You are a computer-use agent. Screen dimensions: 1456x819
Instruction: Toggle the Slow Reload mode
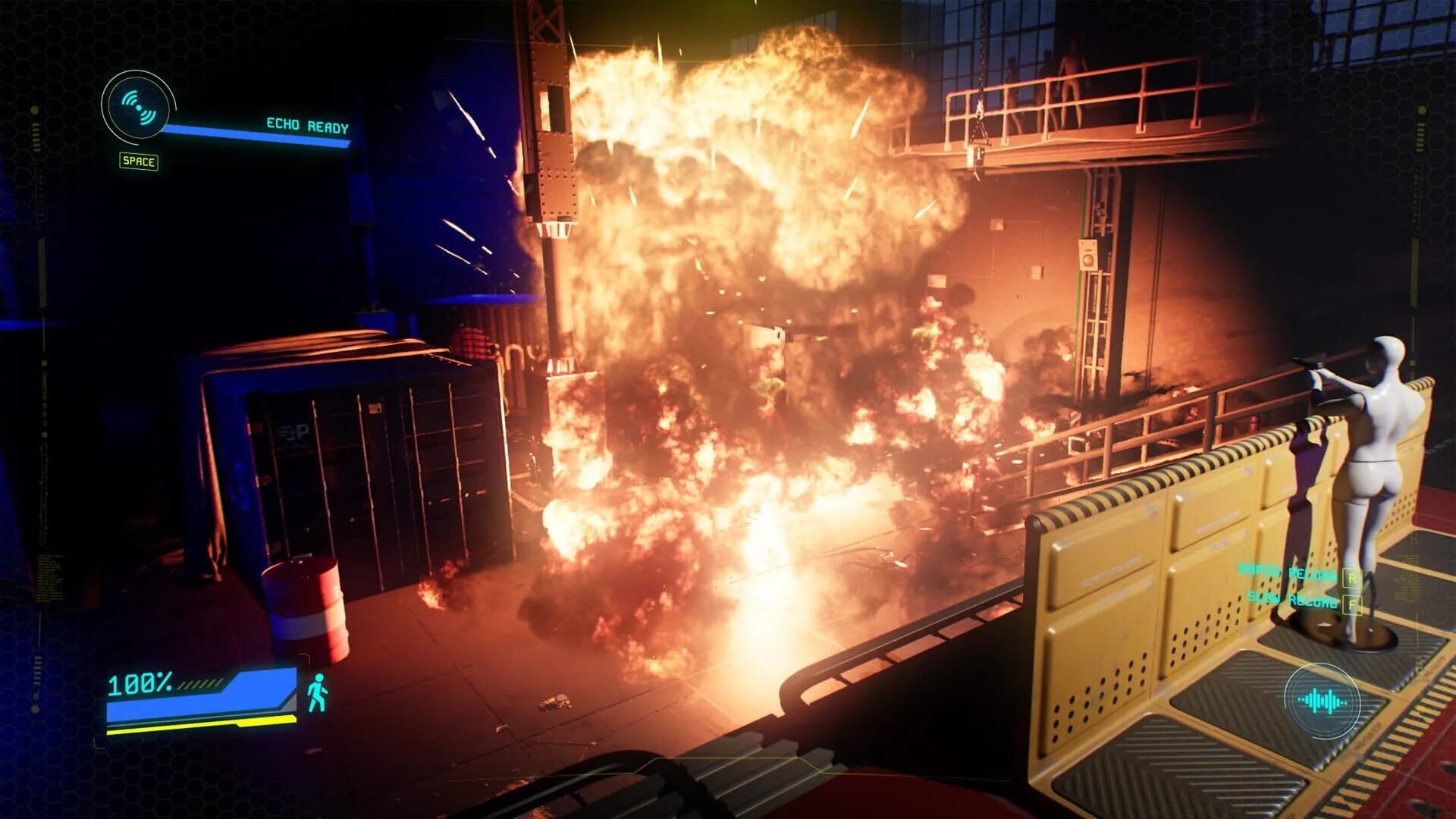[x=1289, y=601]
